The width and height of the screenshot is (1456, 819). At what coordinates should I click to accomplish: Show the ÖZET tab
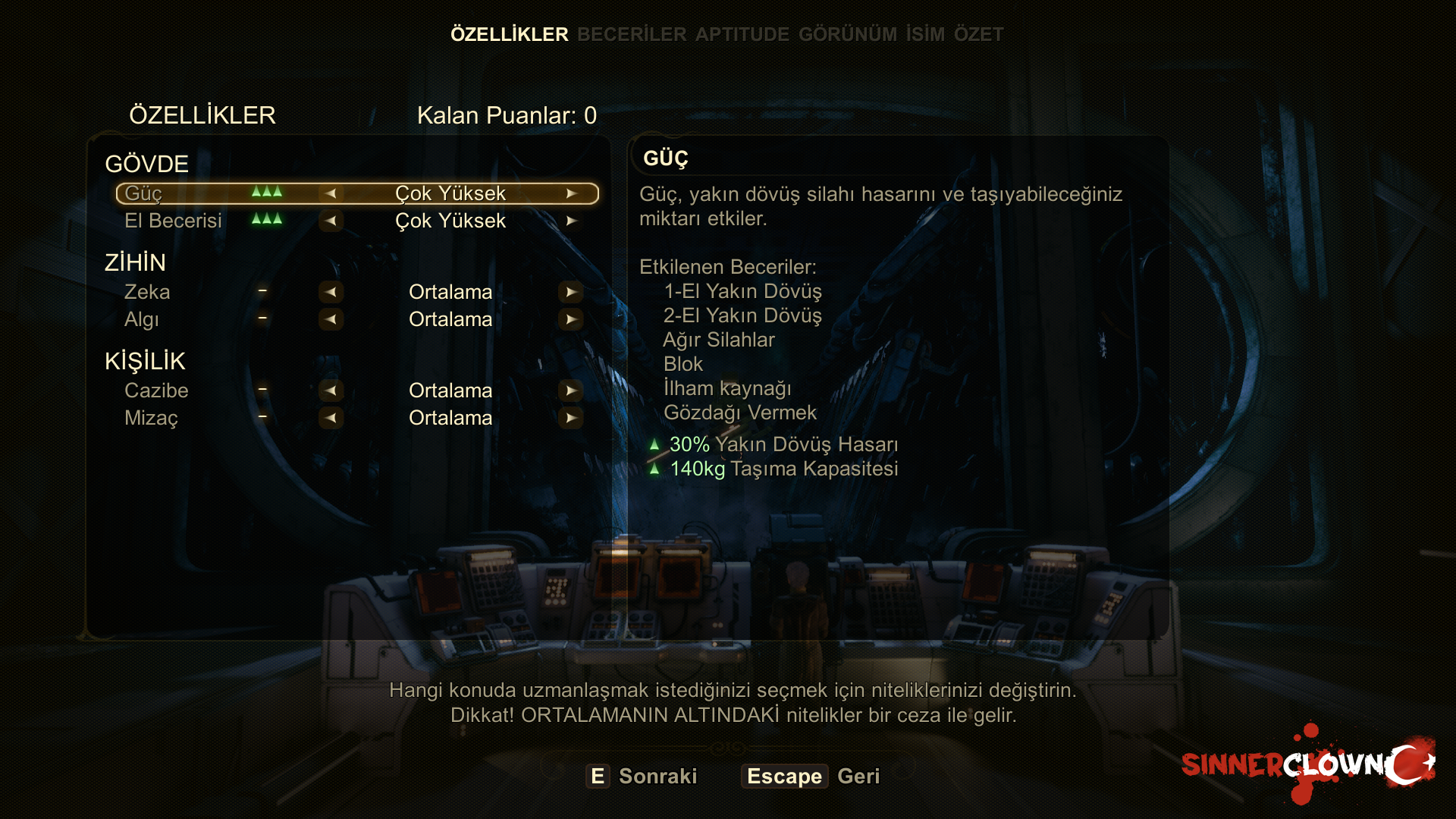click(x=978, y=34)
